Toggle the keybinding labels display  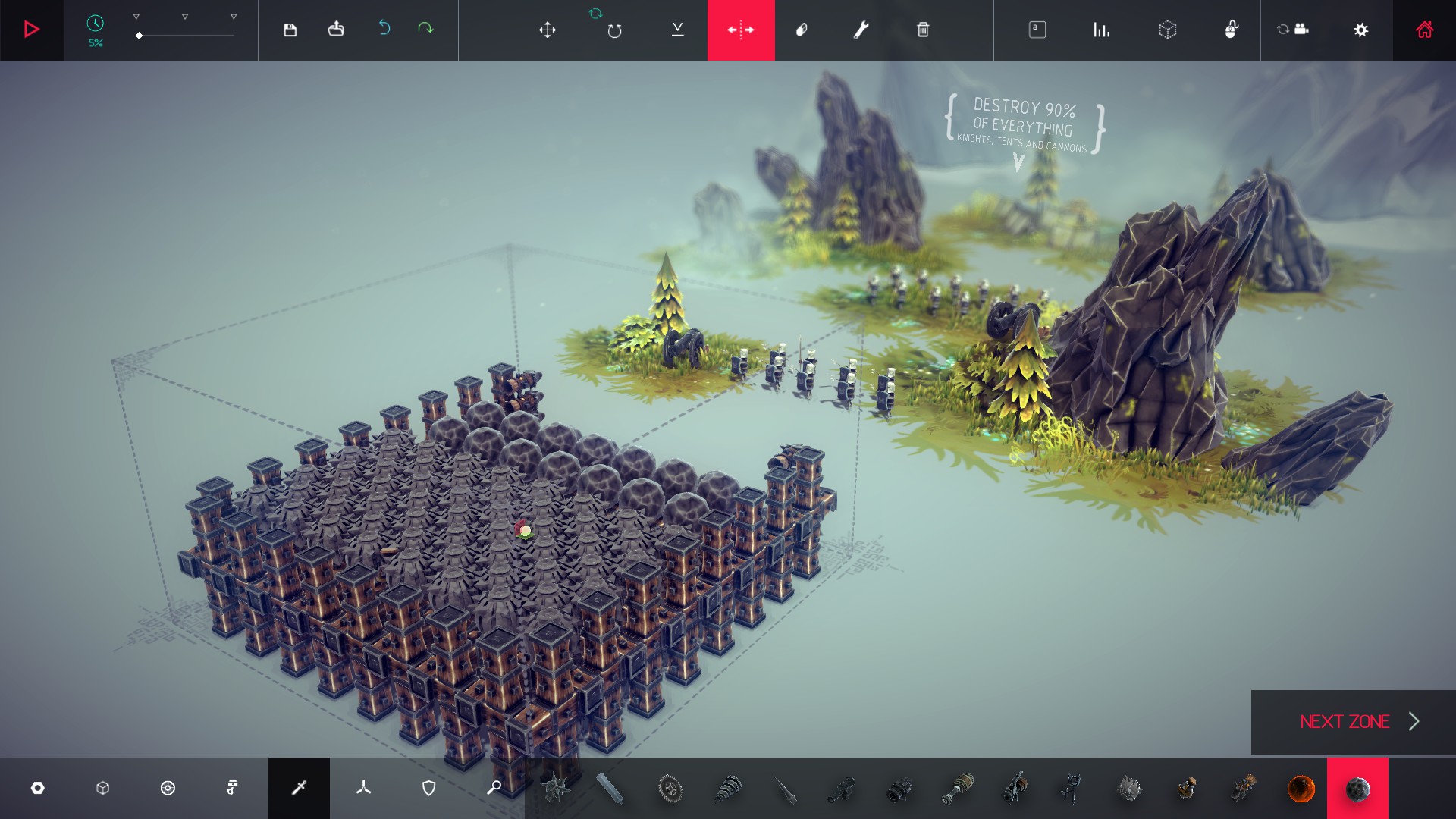click(x=1037, y=30)
